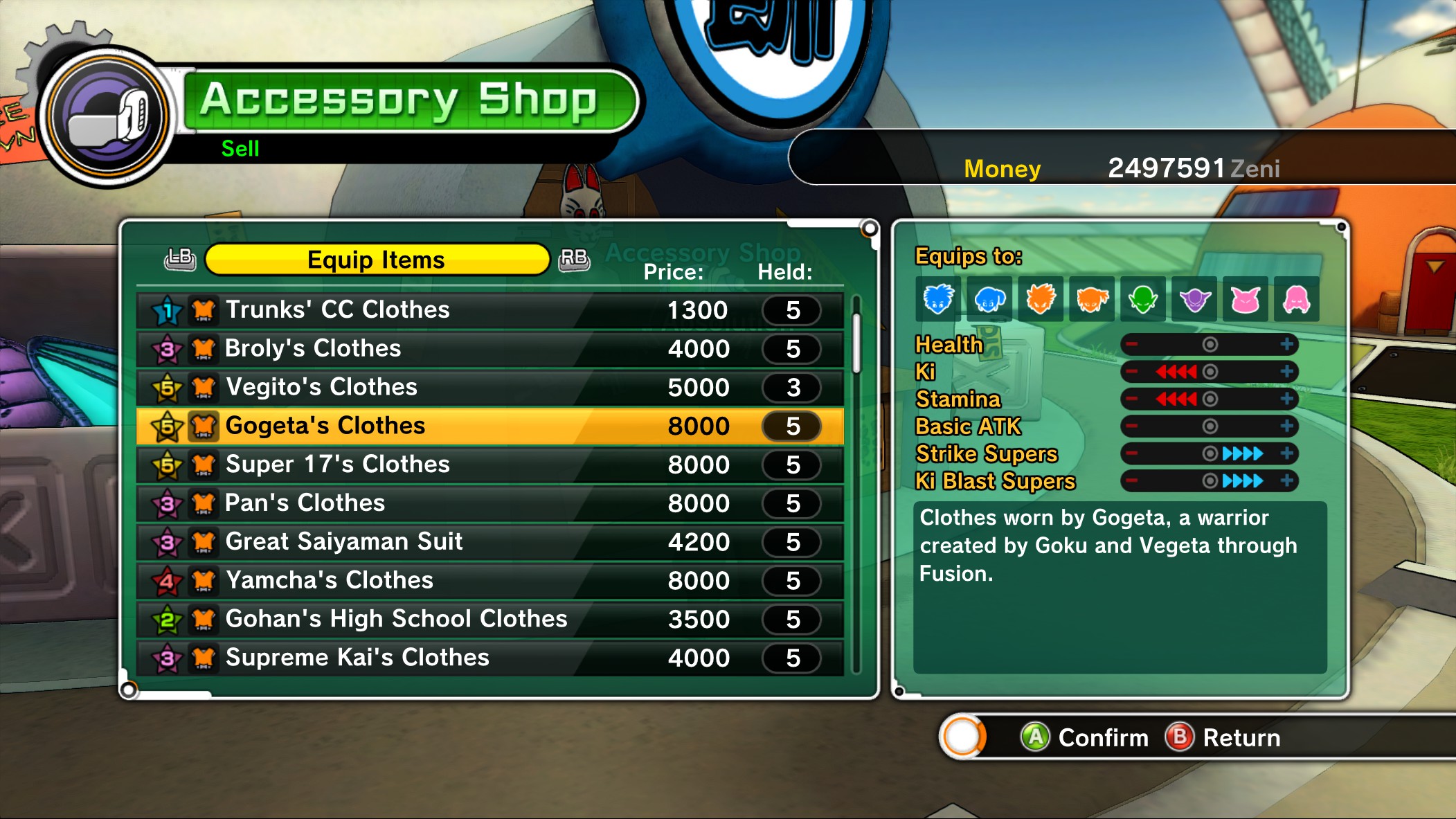Image resolution: width=1456 pixels, height=819 pixels.
Task: Select the Equip Items tab
Action: click(x=375, y=260)
